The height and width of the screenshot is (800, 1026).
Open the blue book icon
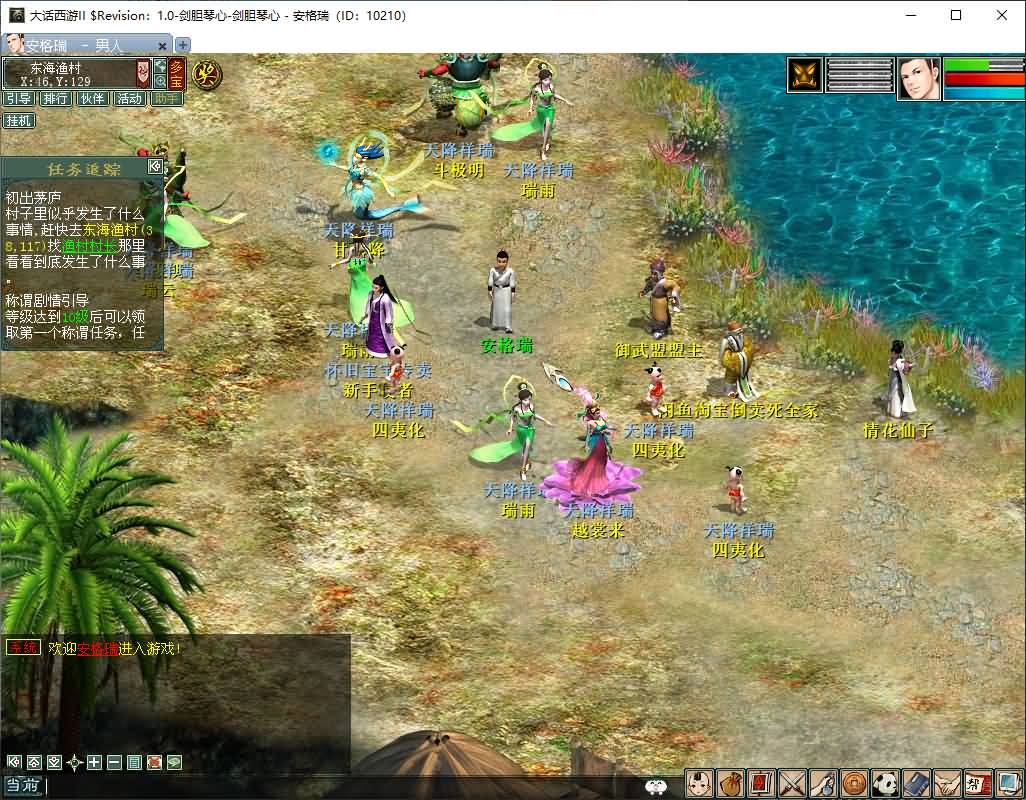916,783
